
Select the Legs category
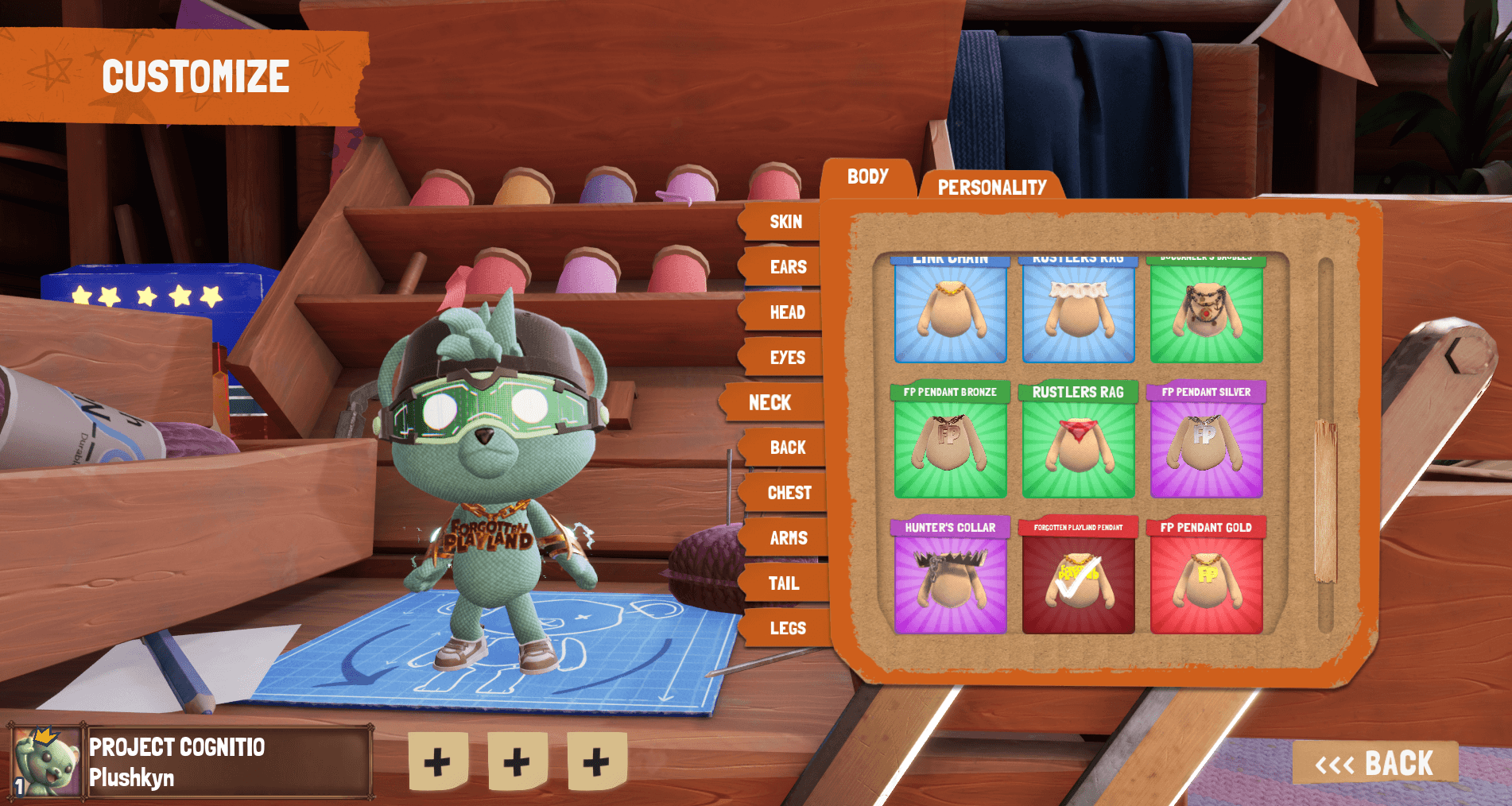coord(787,629)
